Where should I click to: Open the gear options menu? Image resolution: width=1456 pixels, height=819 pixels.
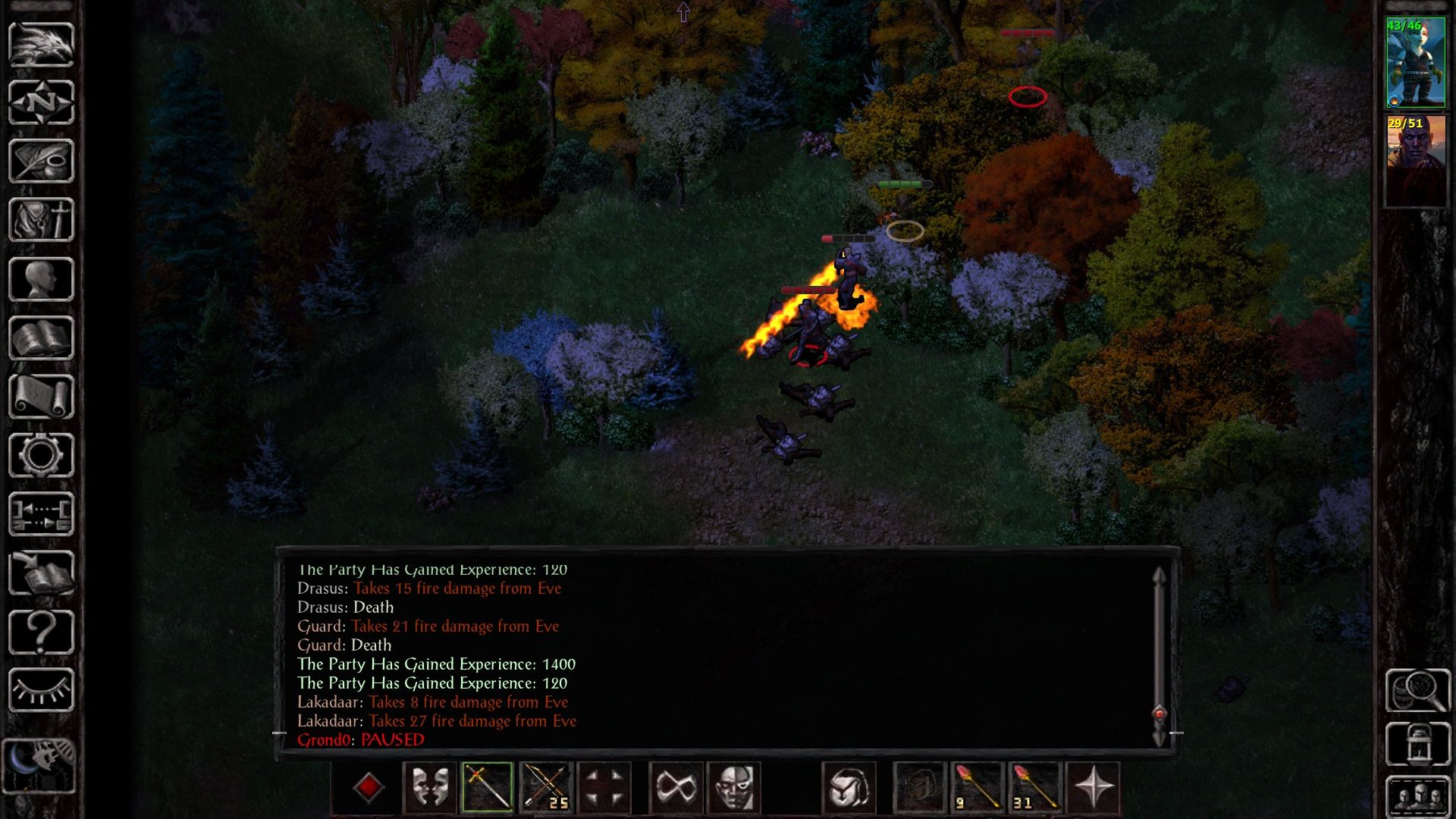(41, 455)
